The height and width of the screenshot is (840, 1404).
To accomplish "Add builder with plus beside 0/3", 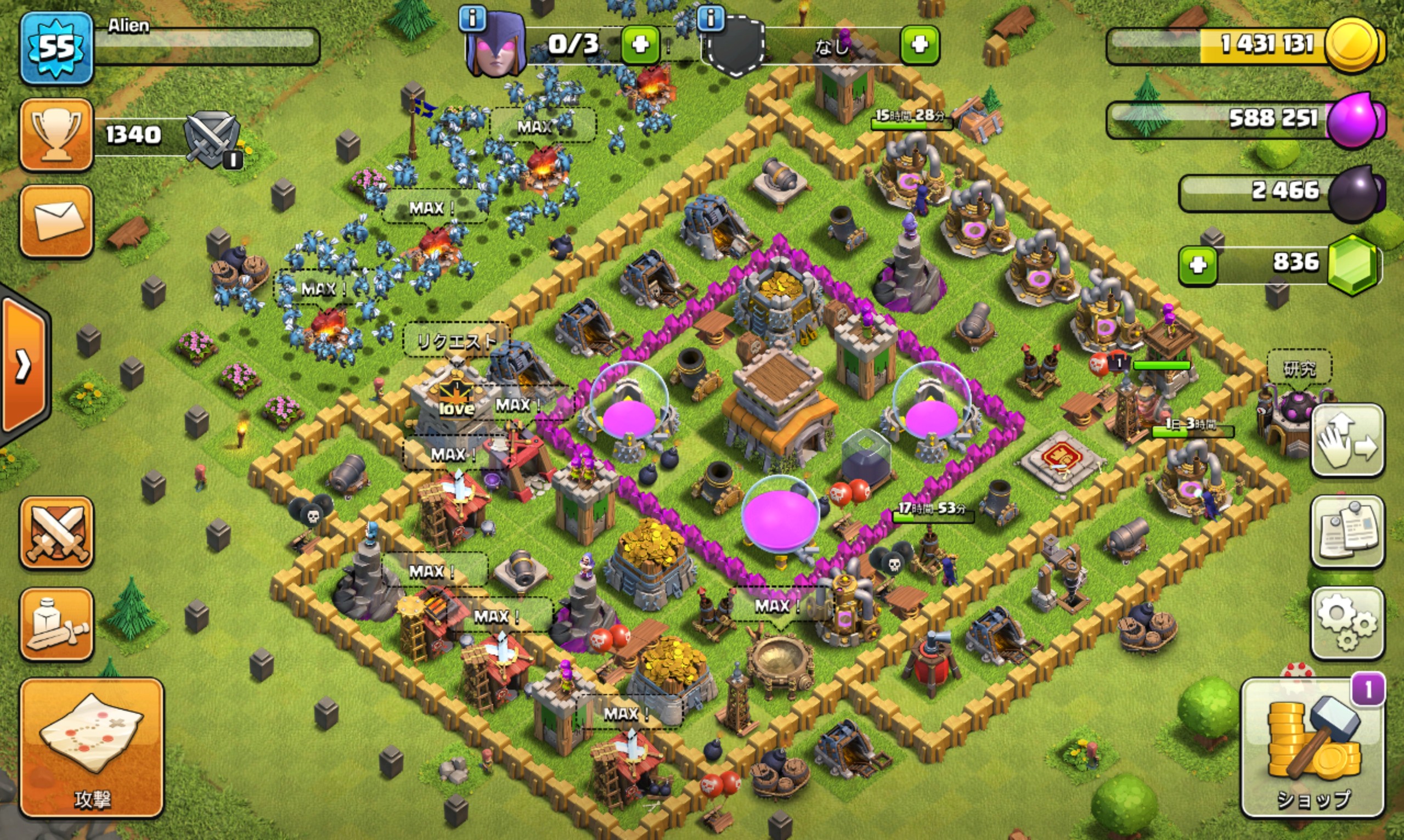I will (x=640, y=44).
